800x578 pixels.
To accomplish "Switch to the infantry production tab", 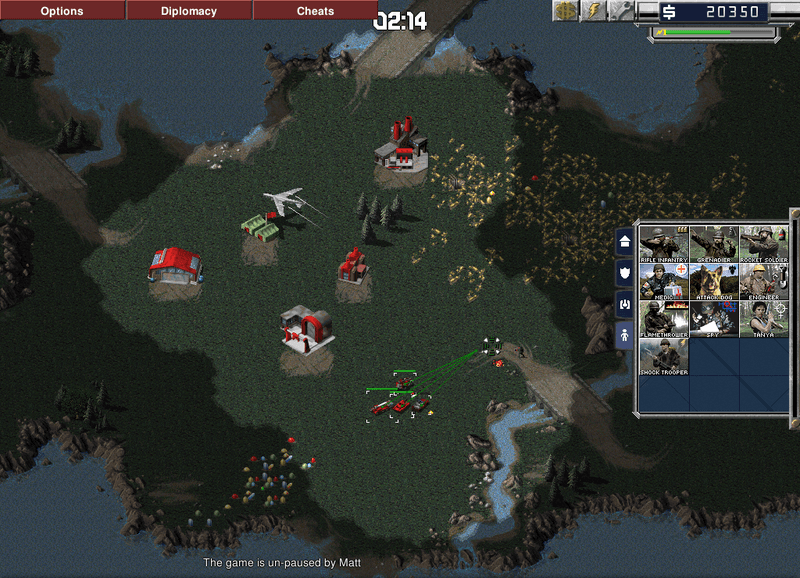I will tap(625, 334).
